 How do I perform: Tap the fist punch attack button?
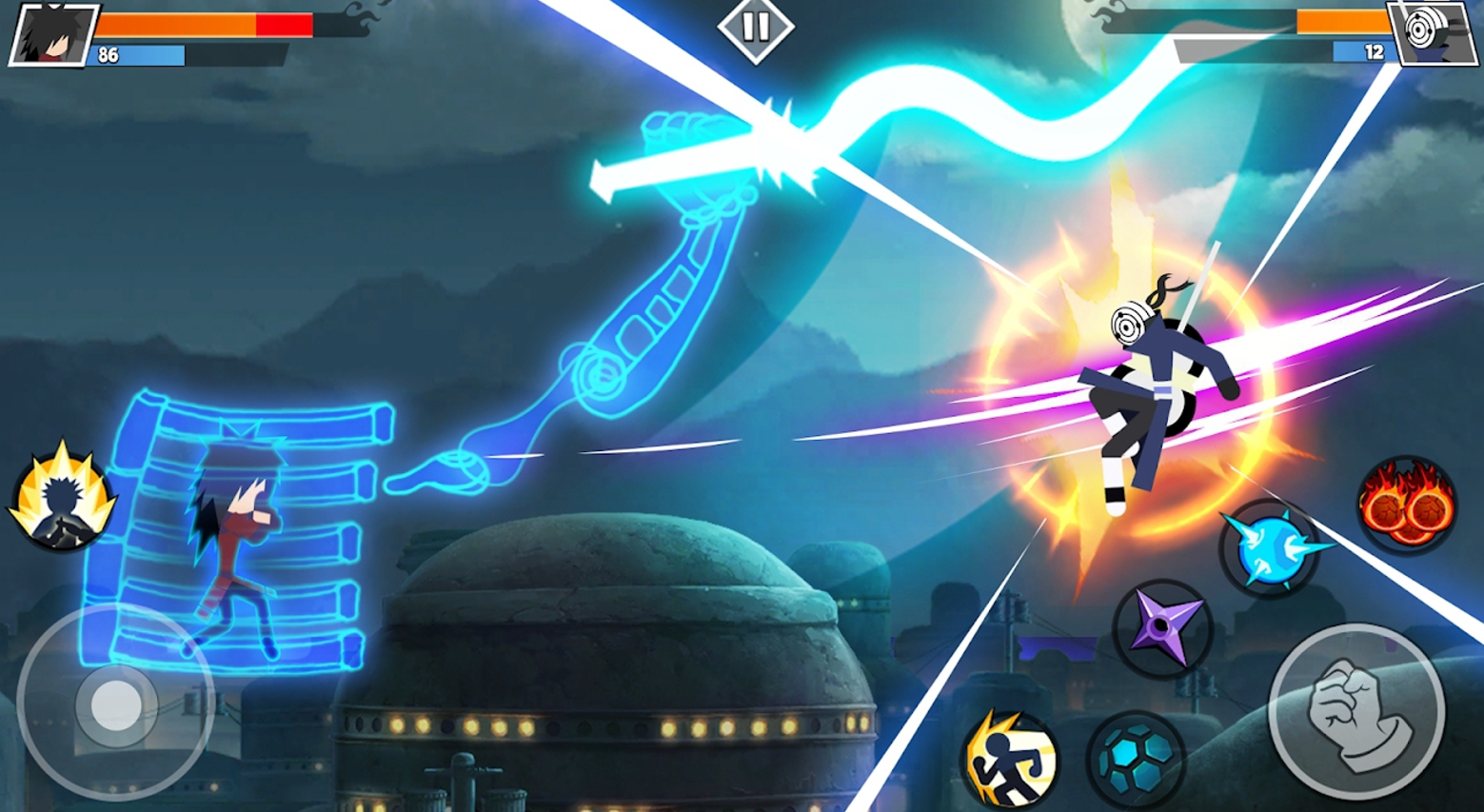(x=1355, y=711)
